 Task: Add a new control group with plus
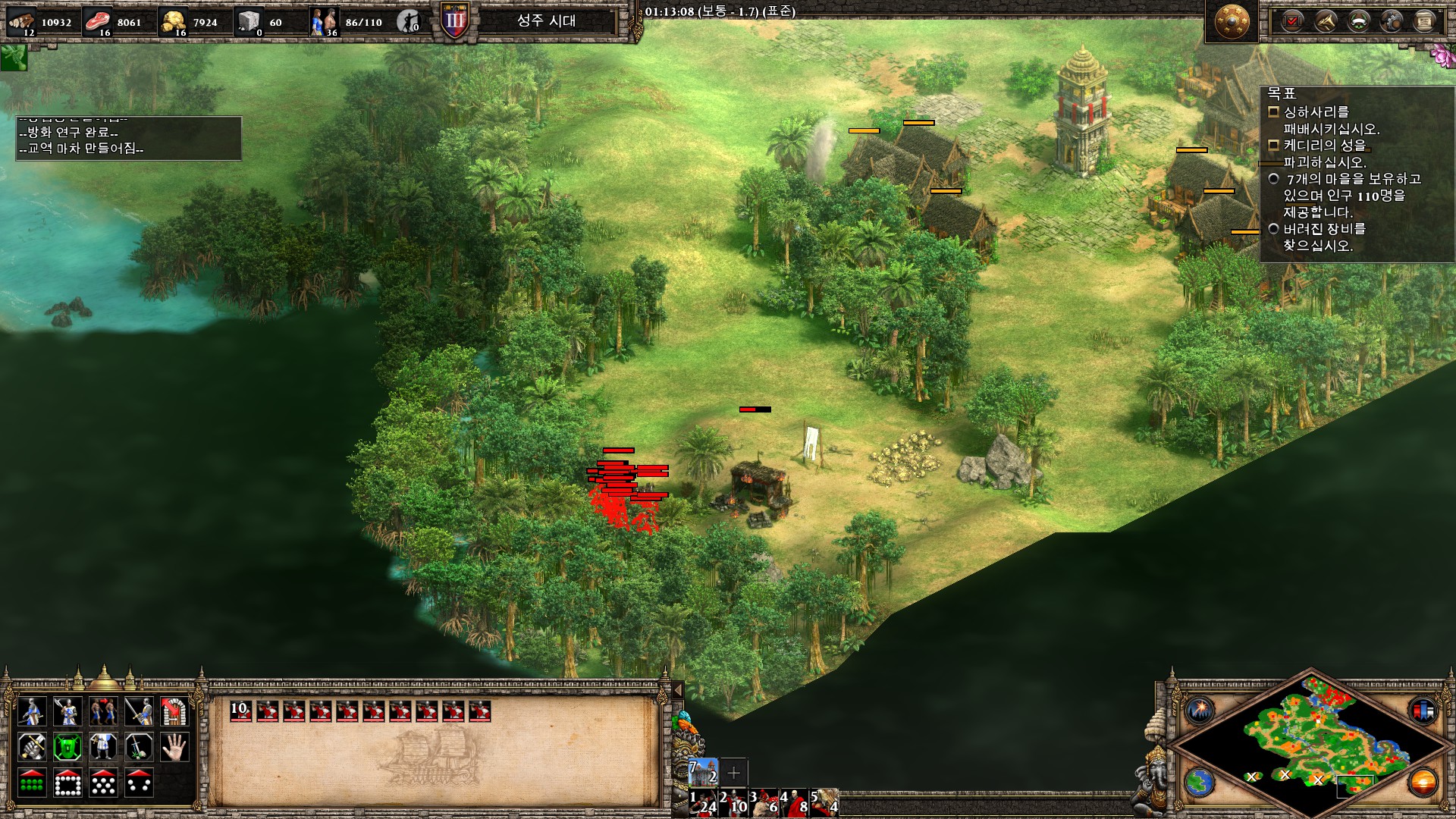click(733, 773)
